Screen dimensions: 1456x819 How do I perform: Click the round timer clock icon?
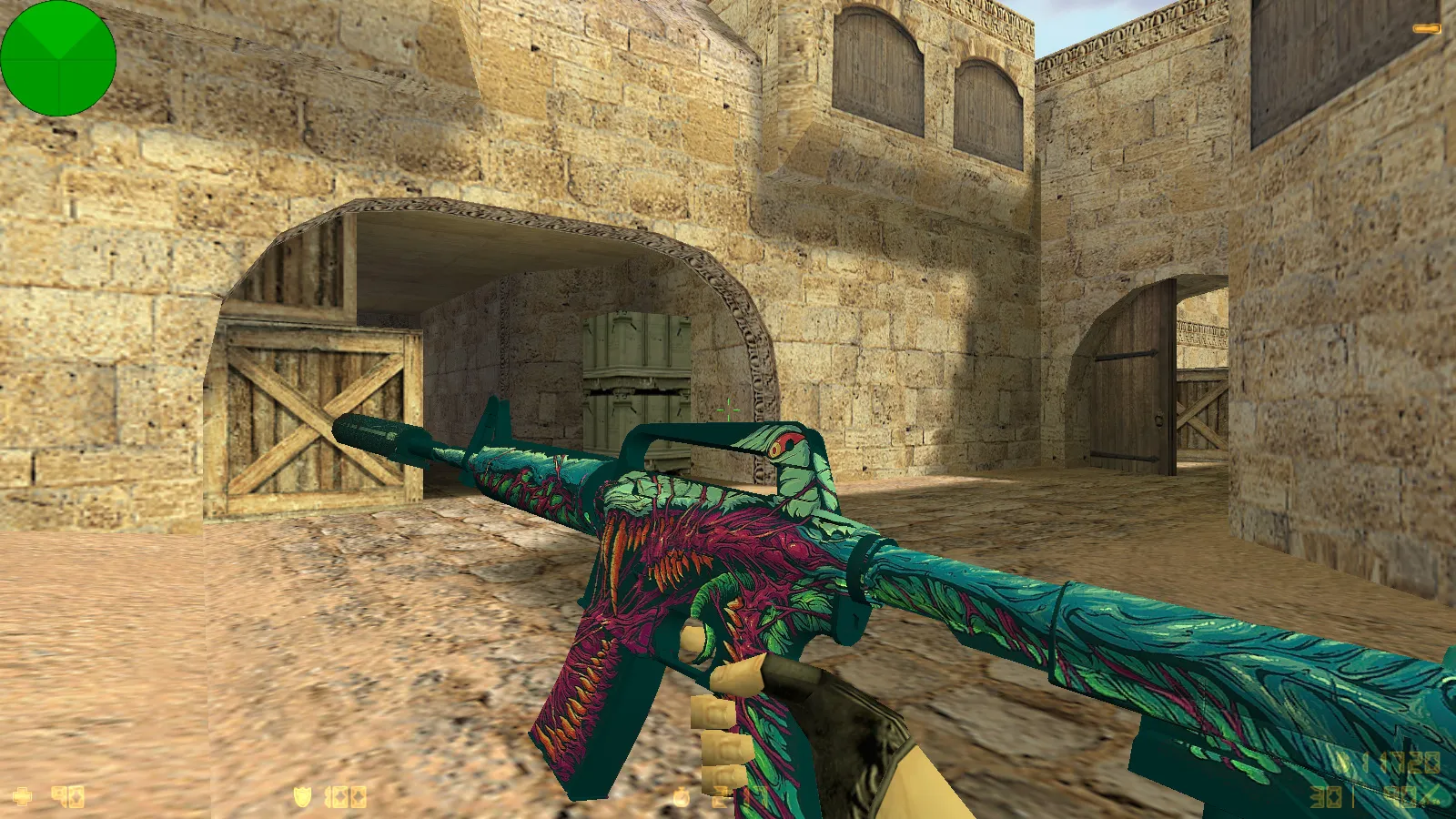click(681, 798)
